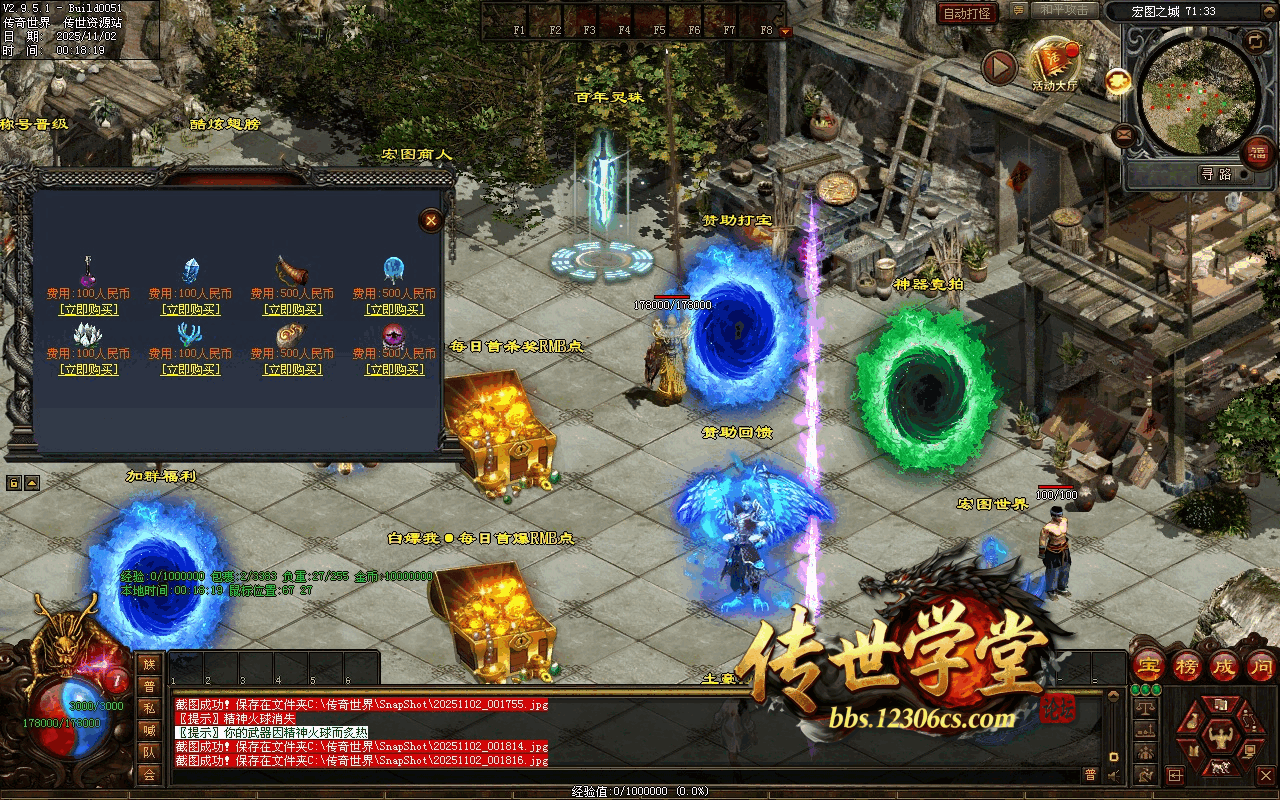Click the minimap rotate arrows button
This screenshot has width=1280, height=800.
(x=1255, y=41)
